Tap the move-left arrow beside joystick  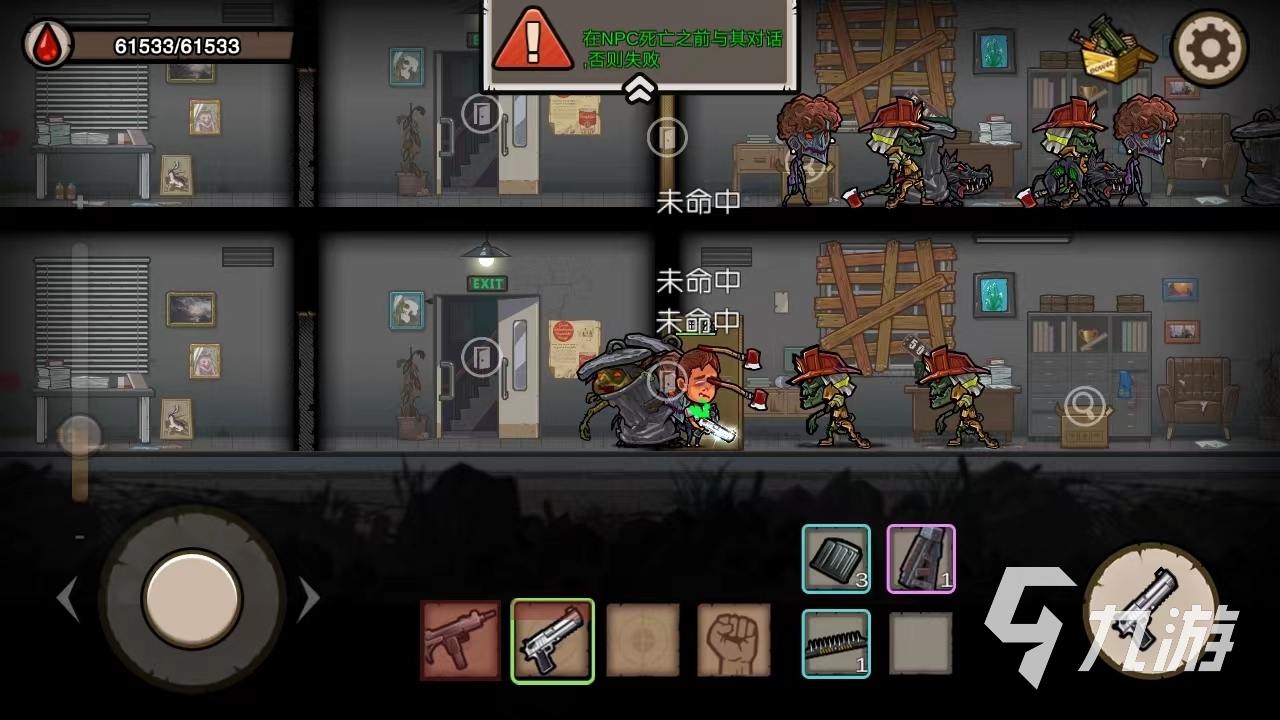click(x=68, y=600)
